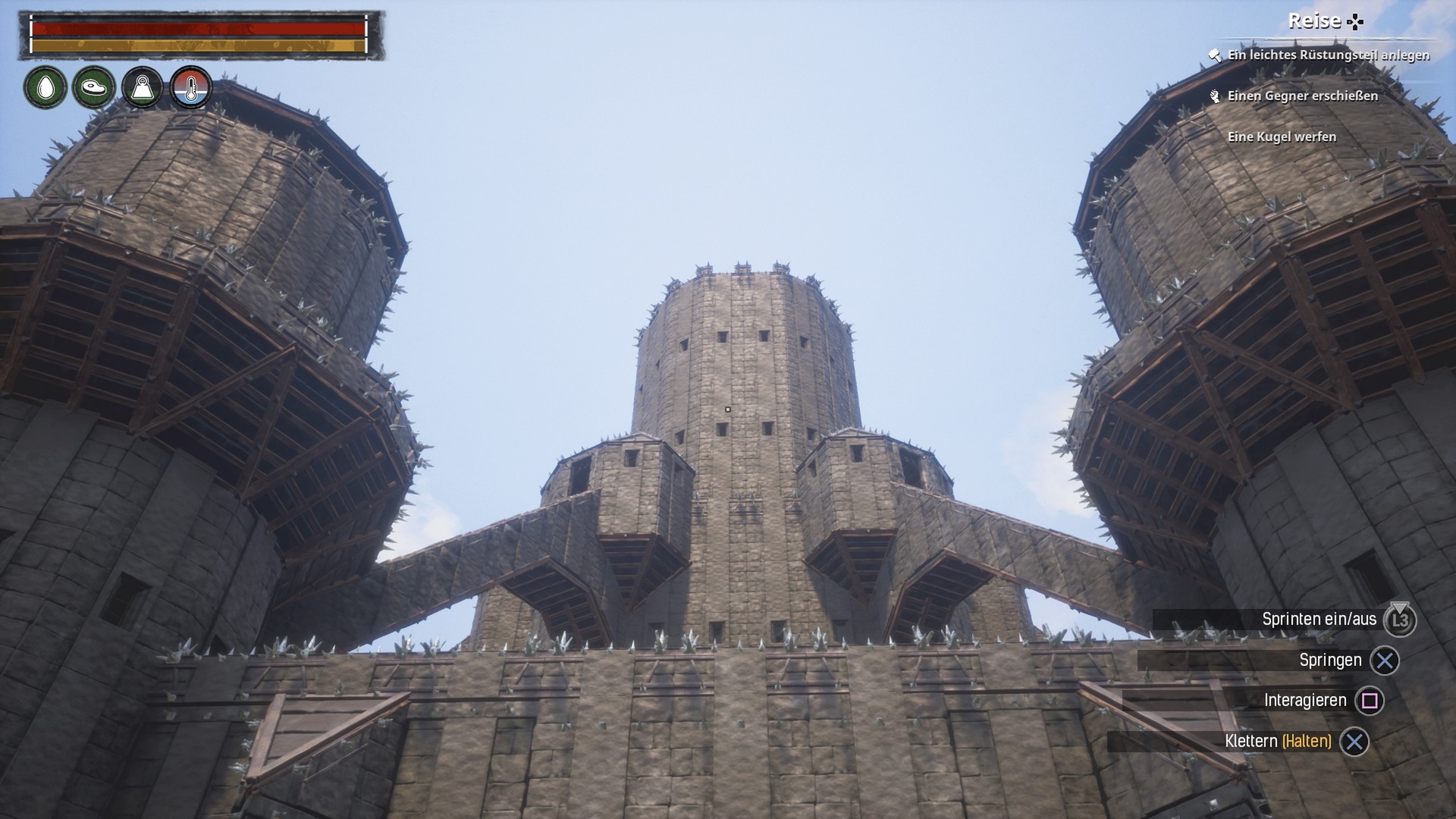Open the Reise journey tracker header
The image size is (1456, 819).
pos(1324,21)
